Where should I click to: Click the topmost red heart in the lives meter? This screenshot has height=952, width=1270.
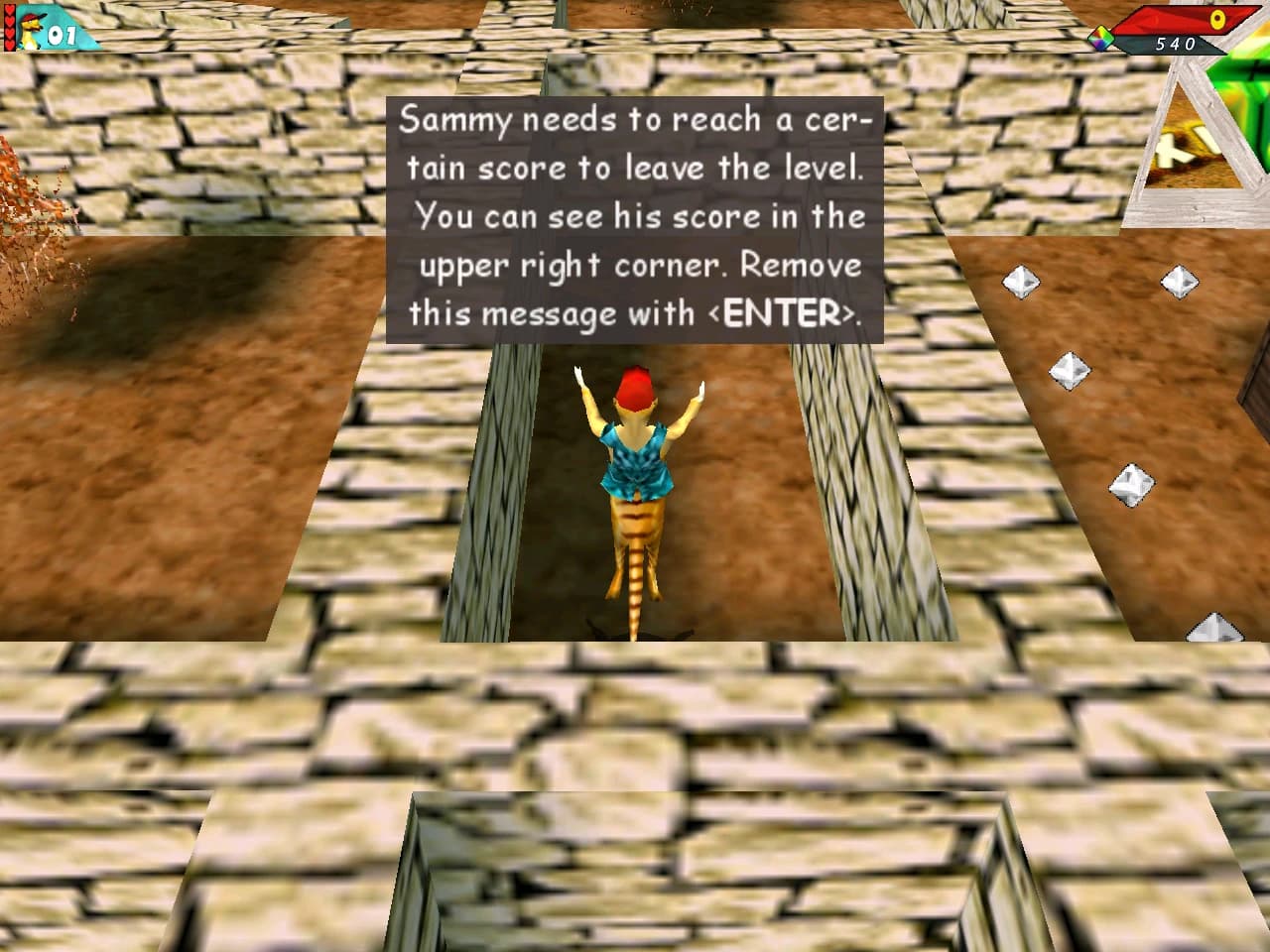click(x=9, y=9)
